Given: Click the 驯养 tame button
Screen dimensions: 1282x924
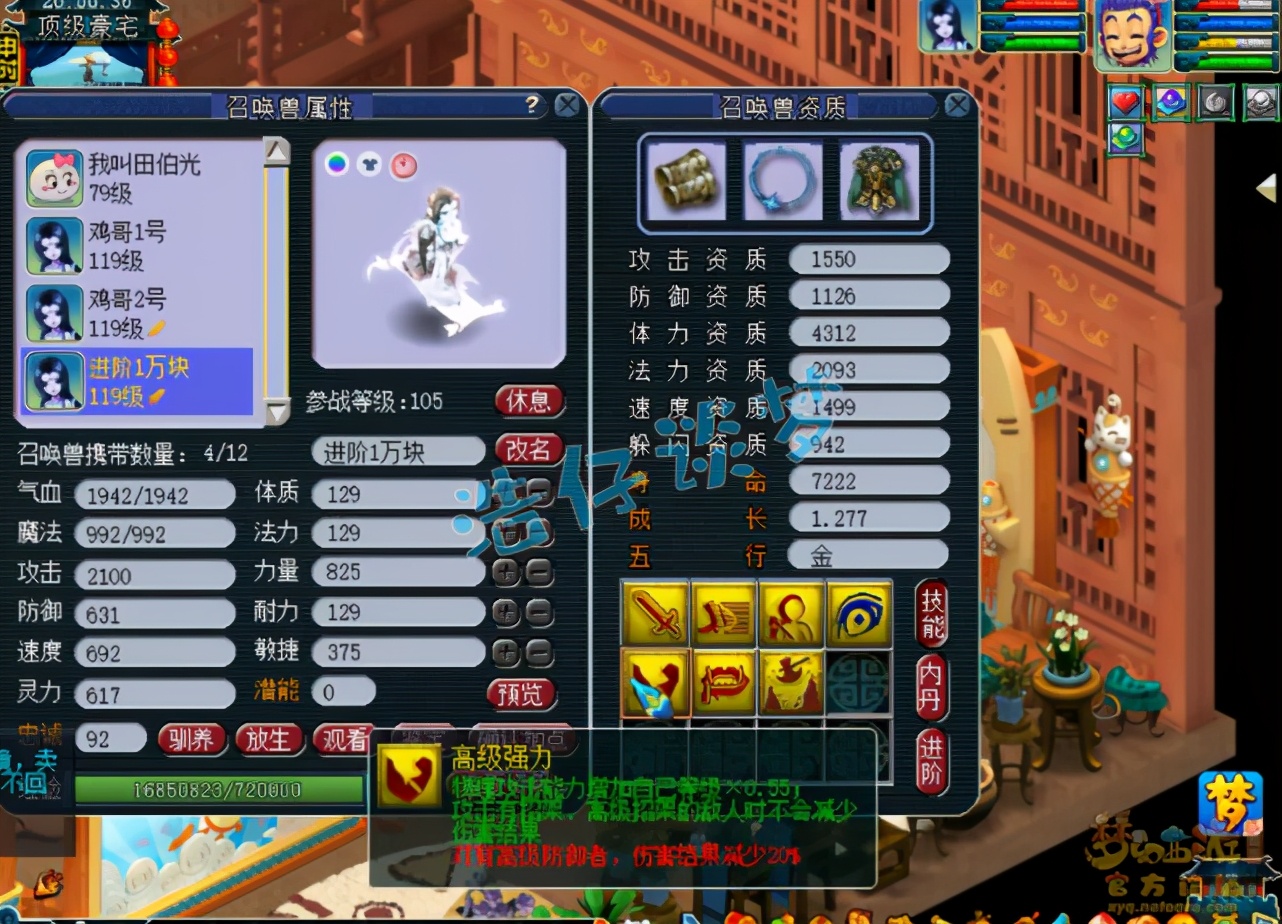Looking at the screenshot, I should pos(191,739).
